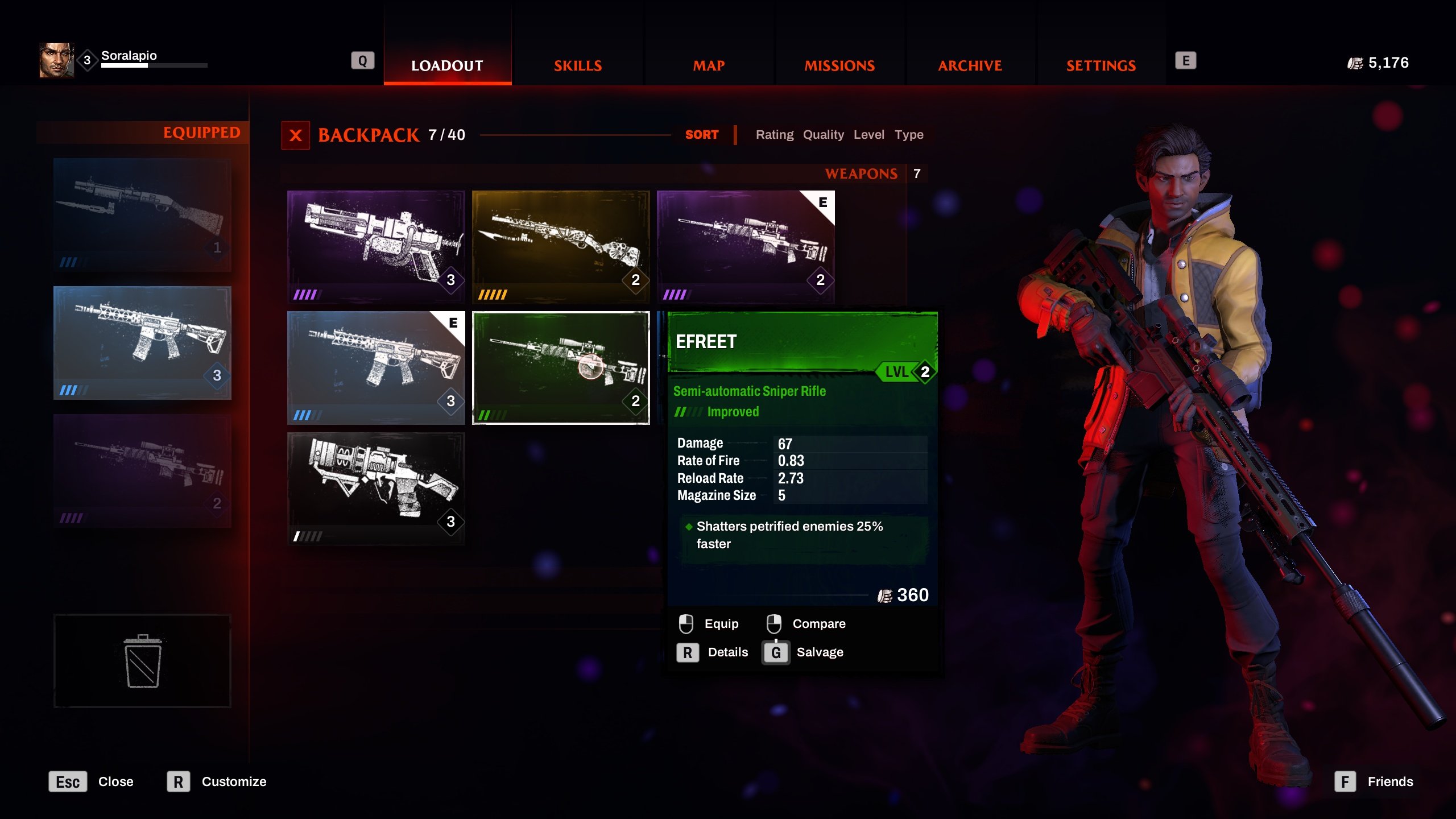The width and height of the screenshot is (1456, 819).
Task: Open the Archive tab
Action: 970,65
